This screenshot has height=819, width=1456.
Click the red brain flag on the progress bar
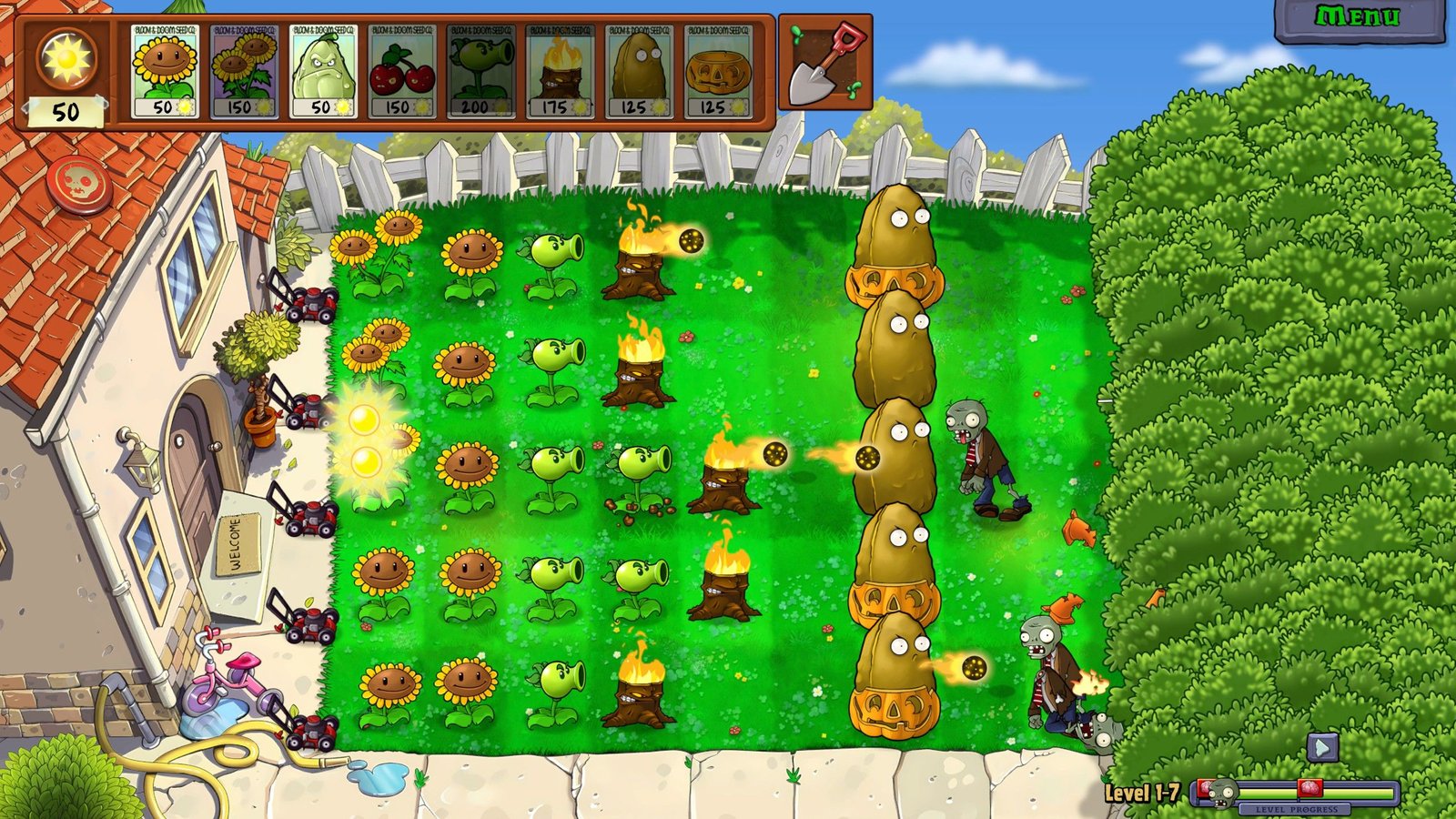[x=1309, y=788]
